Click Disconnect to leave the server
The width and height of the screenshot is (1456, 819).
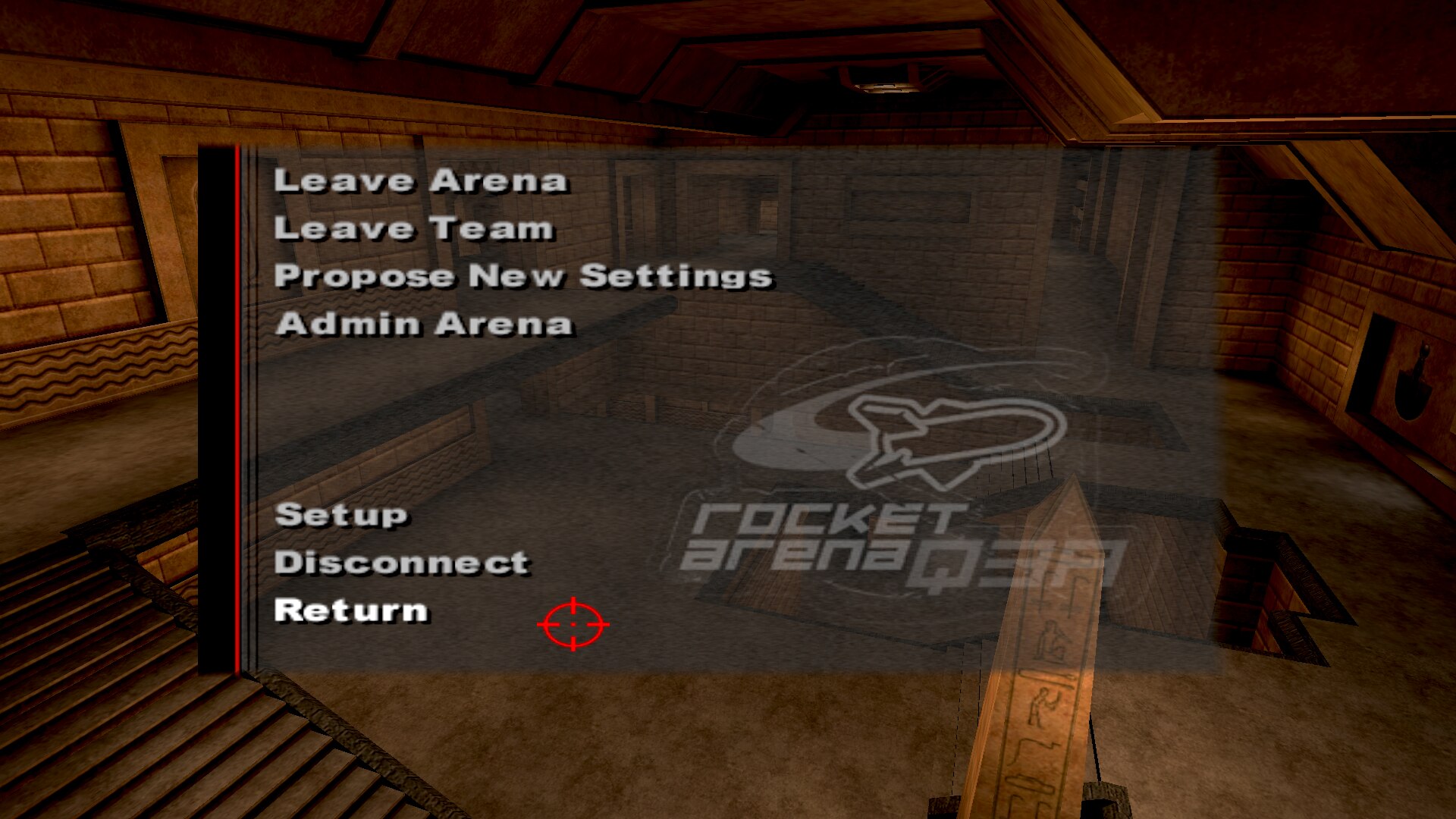point(401,563)
